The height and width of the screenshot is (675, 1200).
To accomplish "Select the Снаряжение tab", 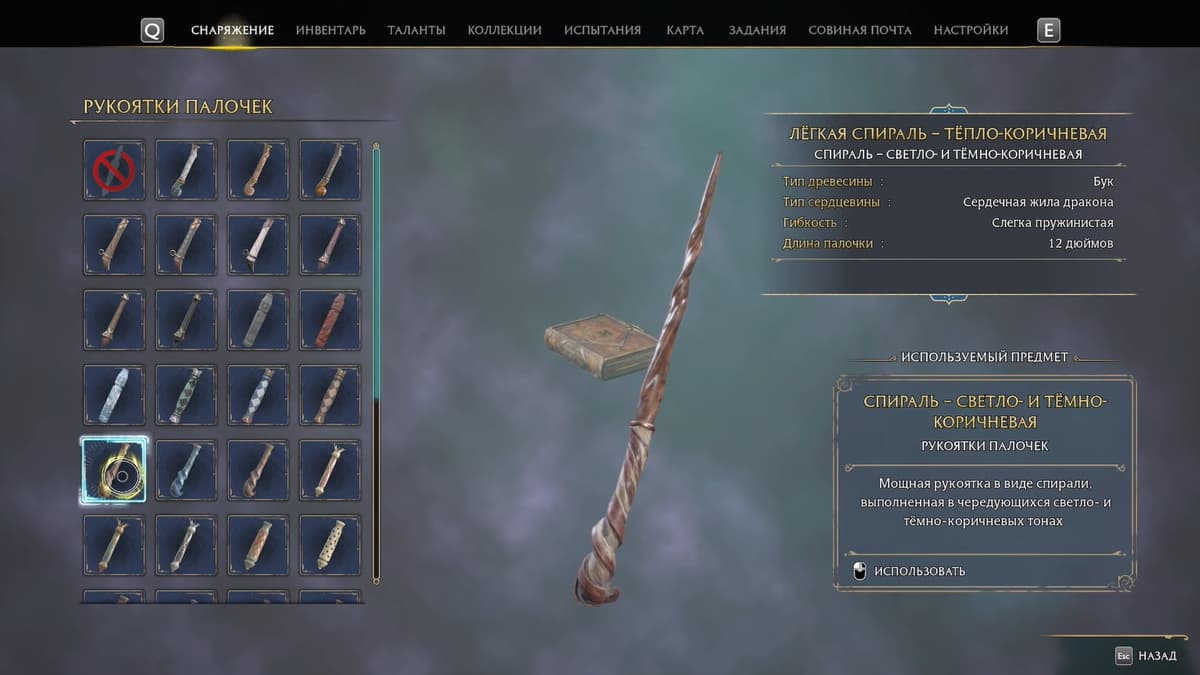I will [x=232, y=30].
